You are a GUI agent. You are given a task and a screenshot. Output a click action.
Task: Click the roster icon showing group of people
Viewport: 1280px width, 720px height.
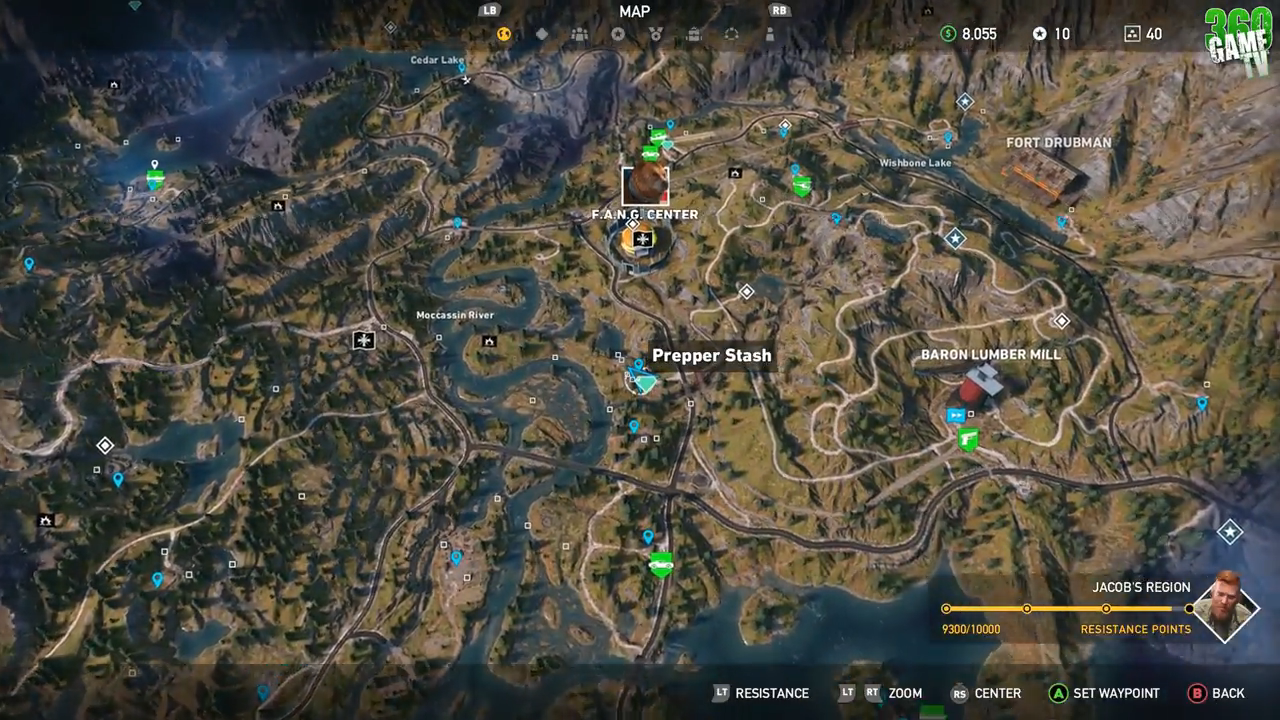coord(579,33)
